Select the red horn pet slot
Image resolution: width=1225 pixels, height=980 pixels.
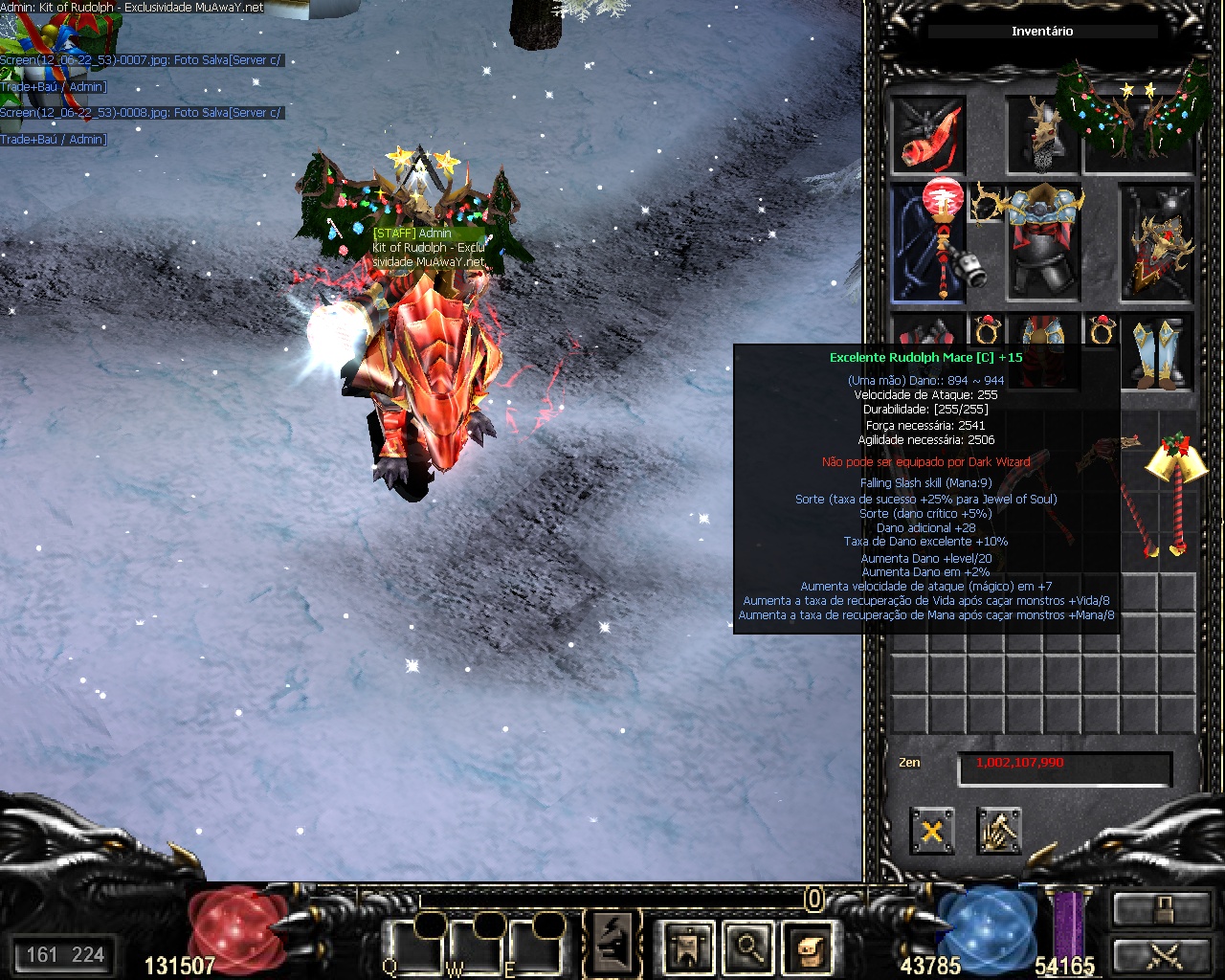coord(928,135)
